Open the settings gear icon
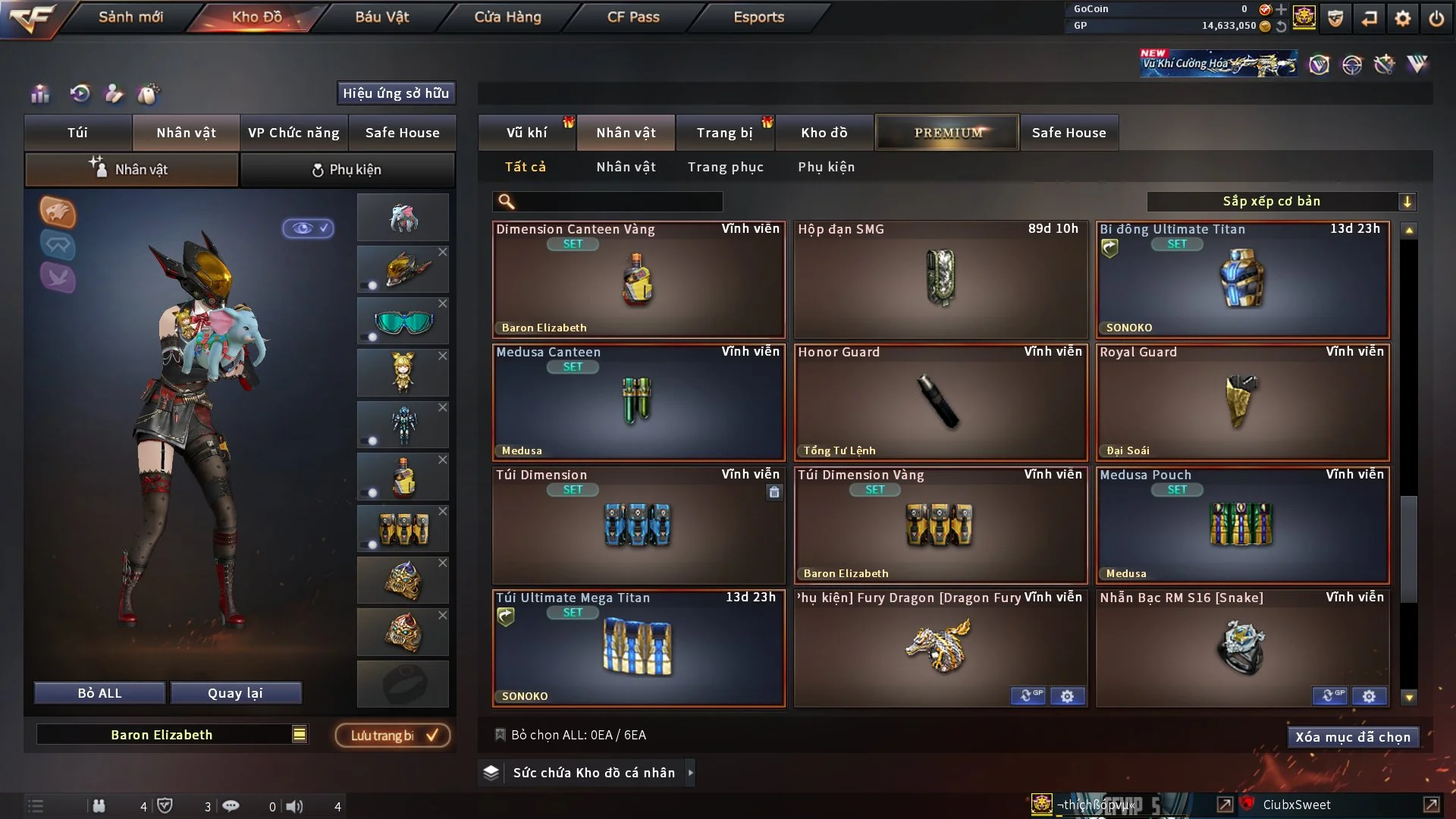Screen dimensions: 1456x819 (1402, 18)
